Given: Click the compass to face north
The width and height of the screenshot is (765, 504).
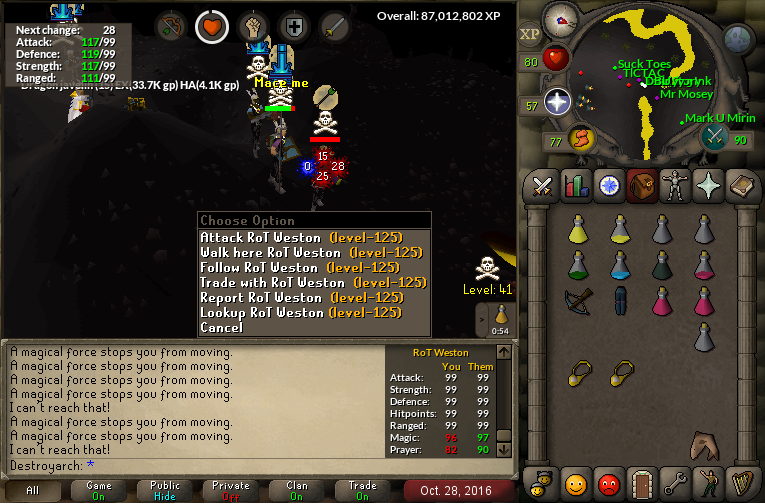Looking at the screenshot, I should (x=563, y=18).
